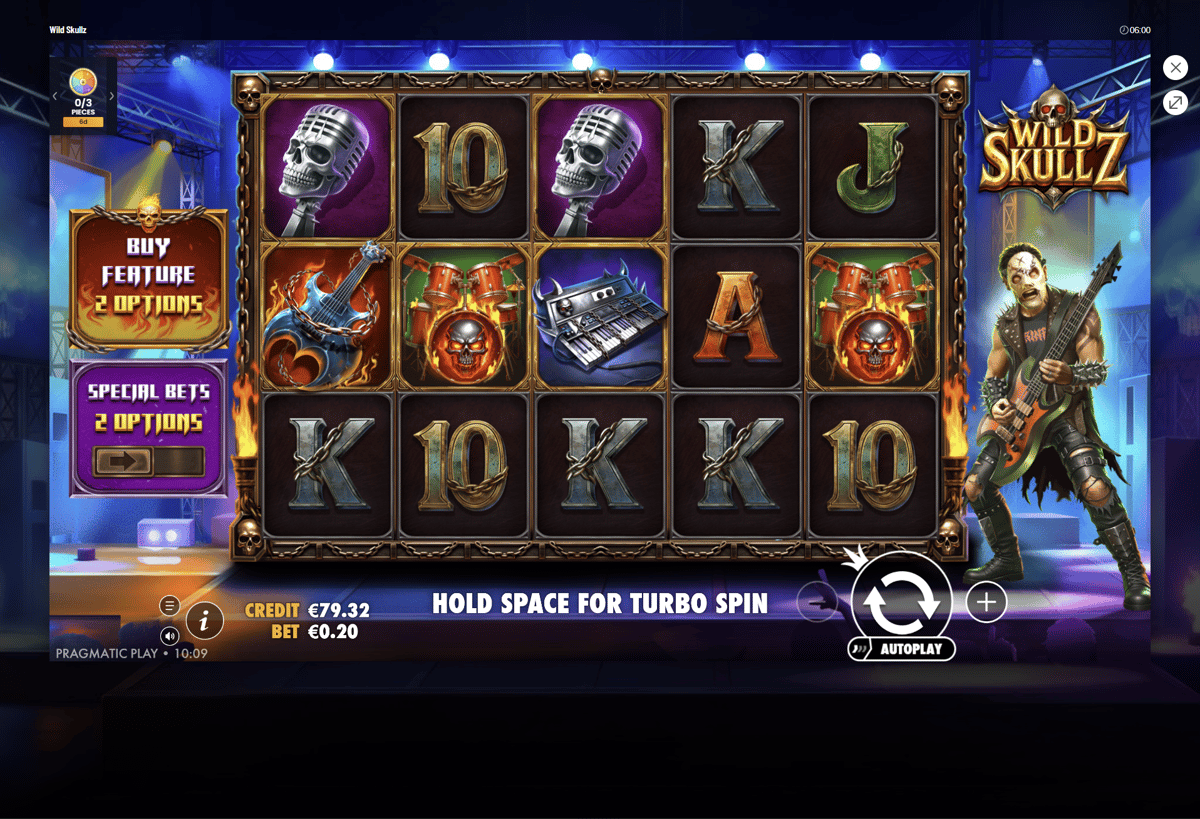The image size is (1200, 819).
Task: Open the hamburger settings menu
Action: [170, 605]
